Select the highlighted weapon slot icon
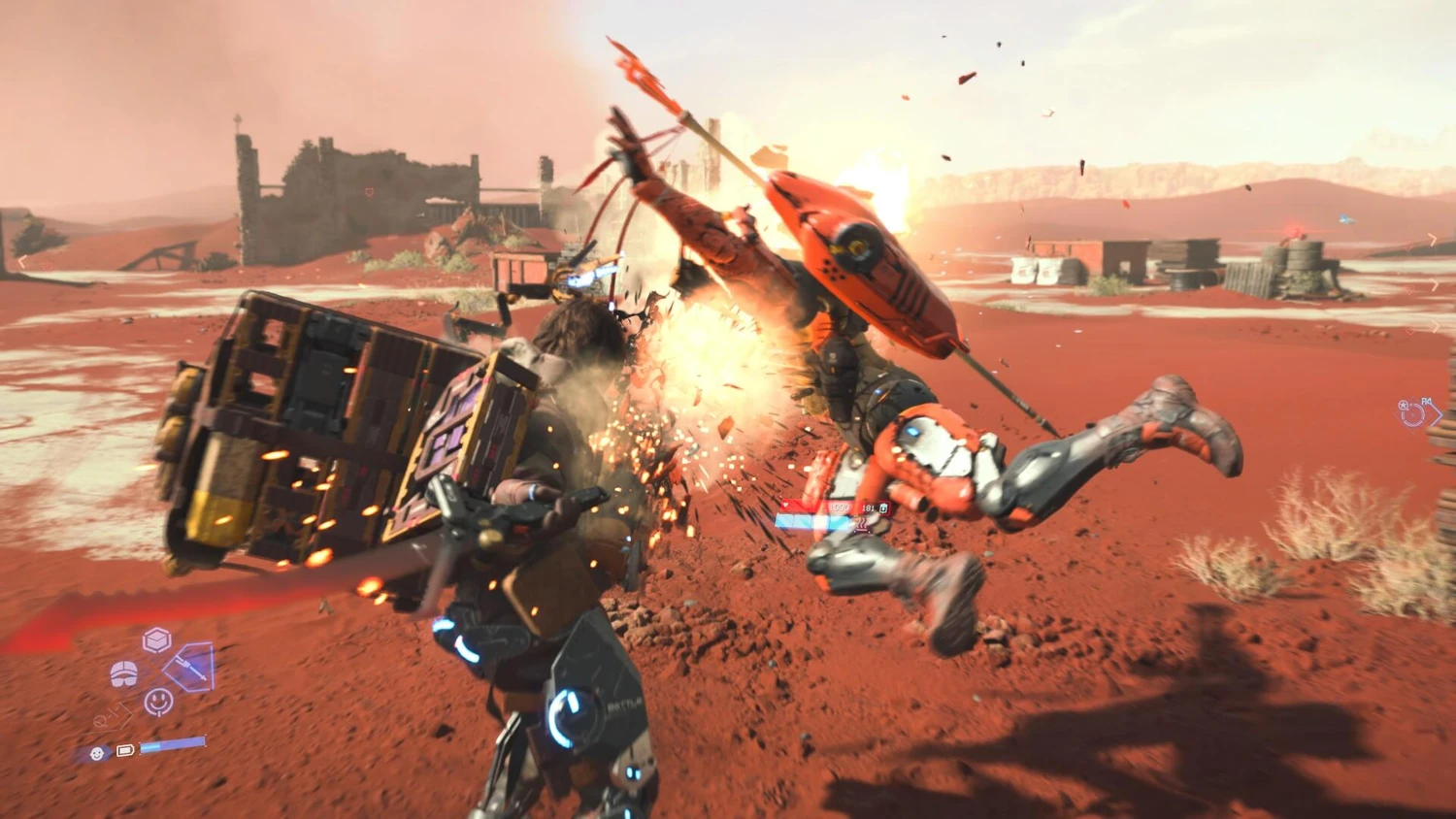 (190, 667)
